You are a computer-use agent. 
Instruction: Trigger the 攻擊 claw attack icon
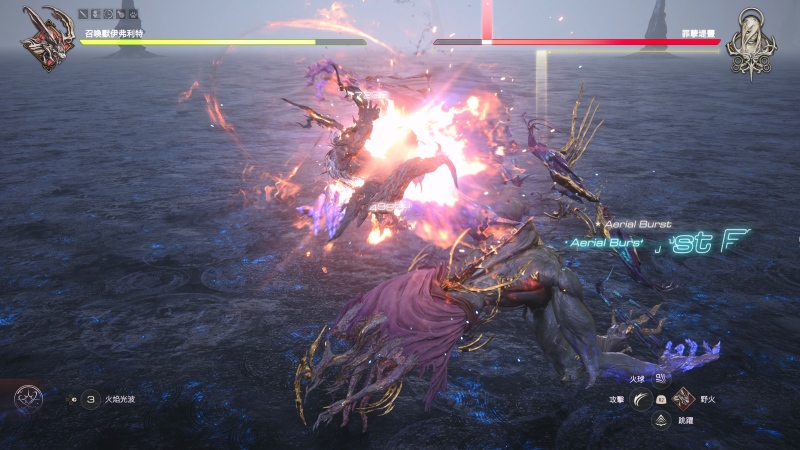point(639,399)
